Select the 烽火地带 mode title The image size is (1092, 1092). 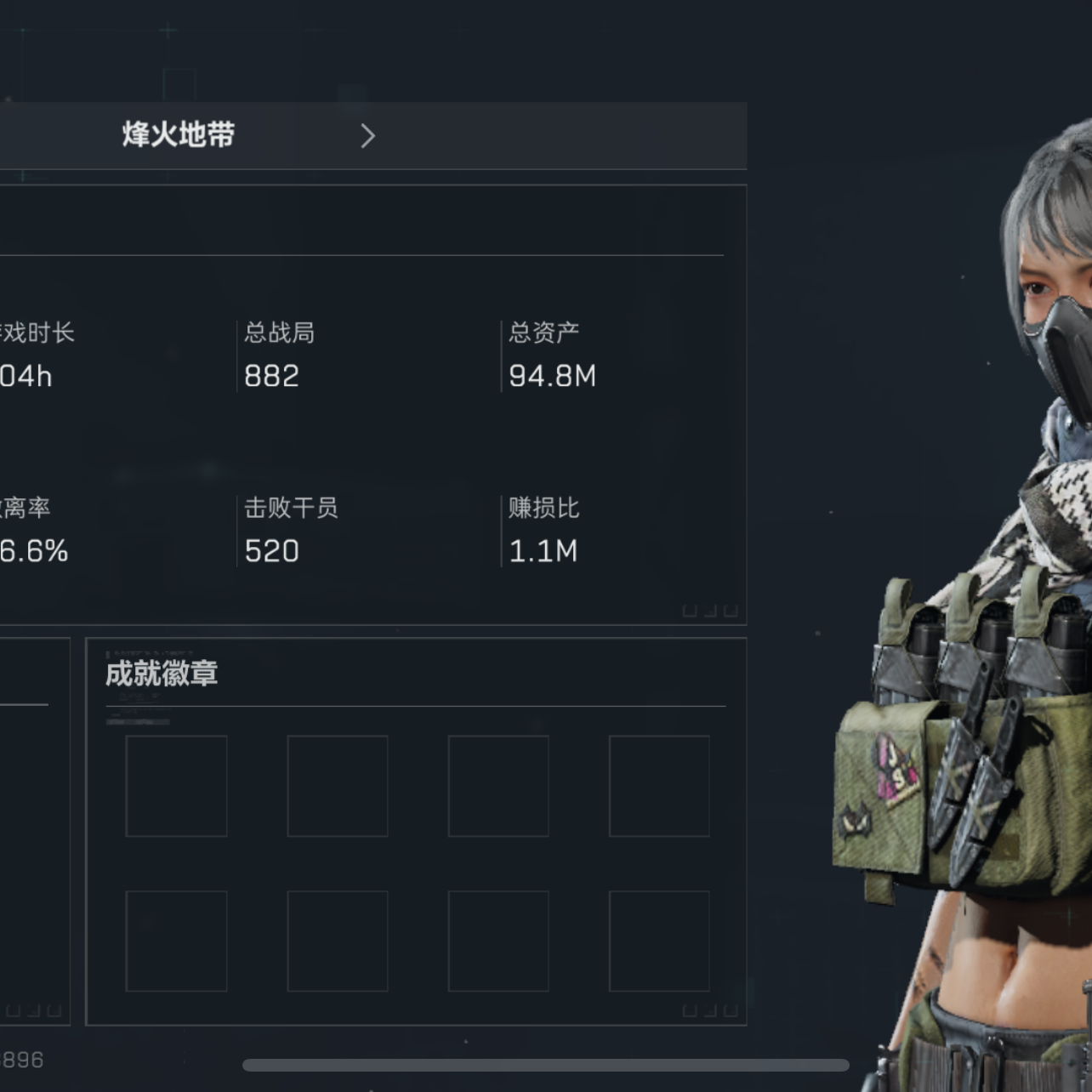[179, 135]
